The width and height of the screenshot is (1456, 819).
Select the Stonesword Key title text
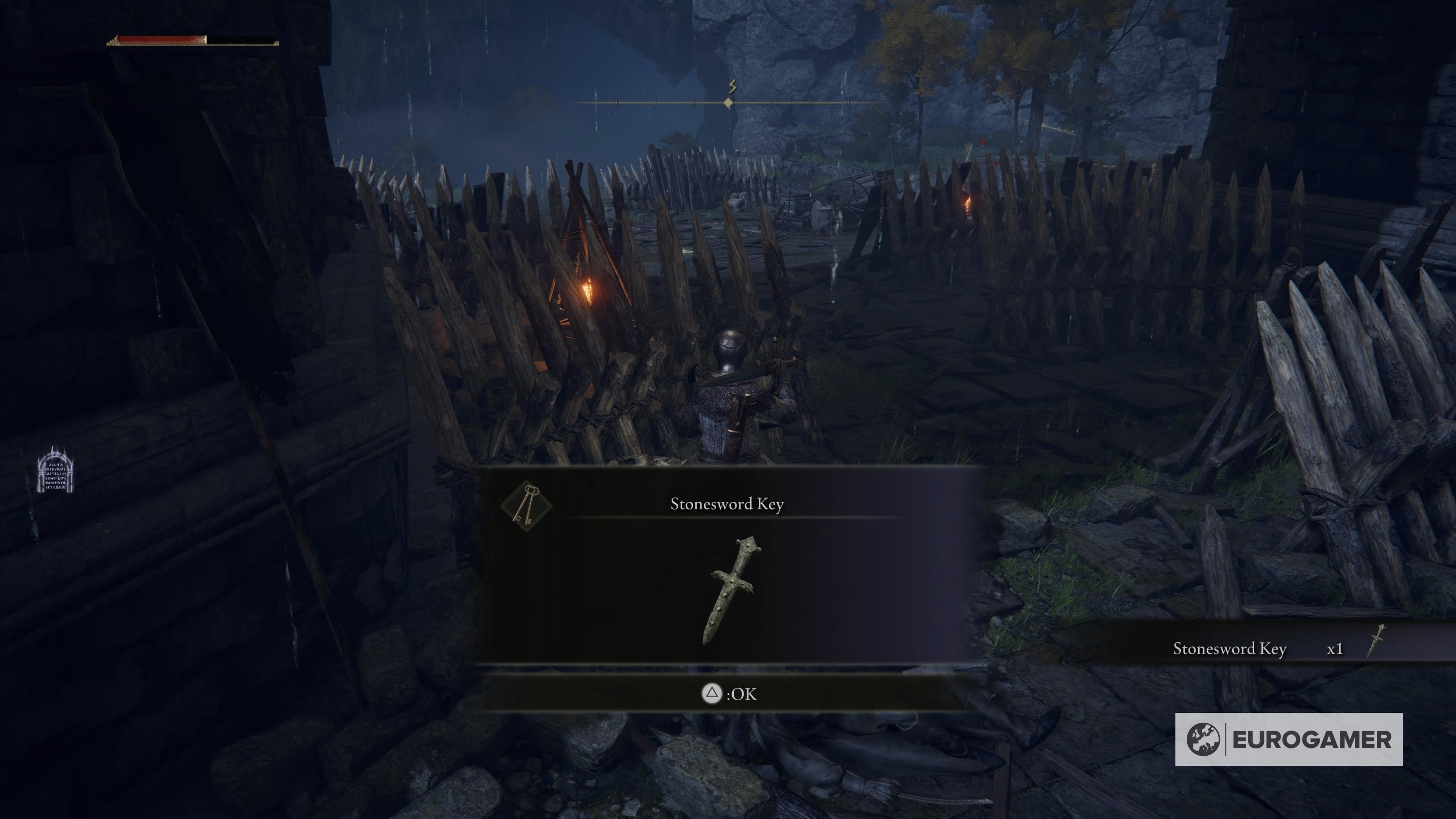pyautogui.click(x=727, y=504)
